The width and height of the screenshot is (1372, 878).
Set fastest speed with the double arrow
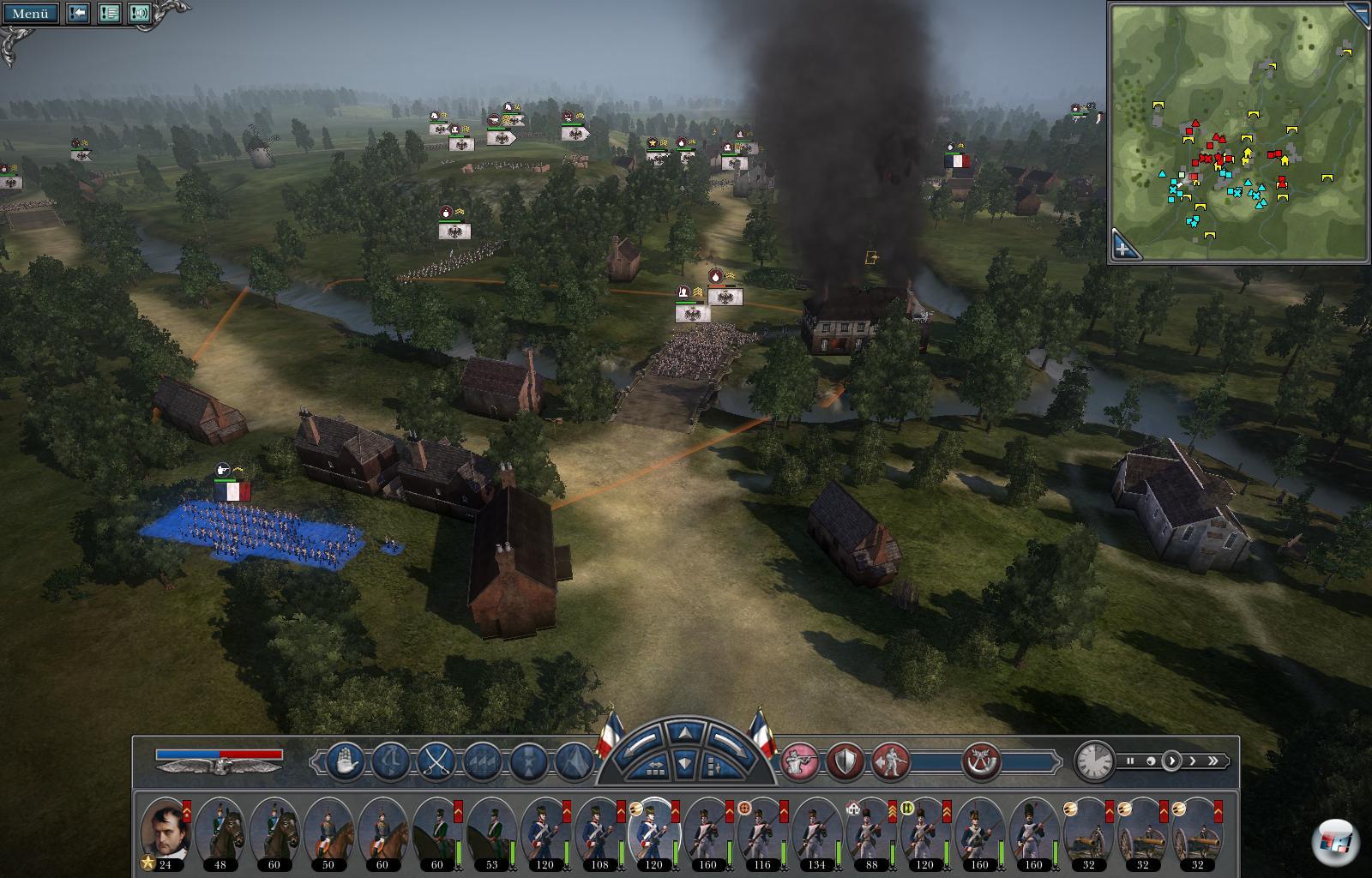click(x=1213, y=761)
